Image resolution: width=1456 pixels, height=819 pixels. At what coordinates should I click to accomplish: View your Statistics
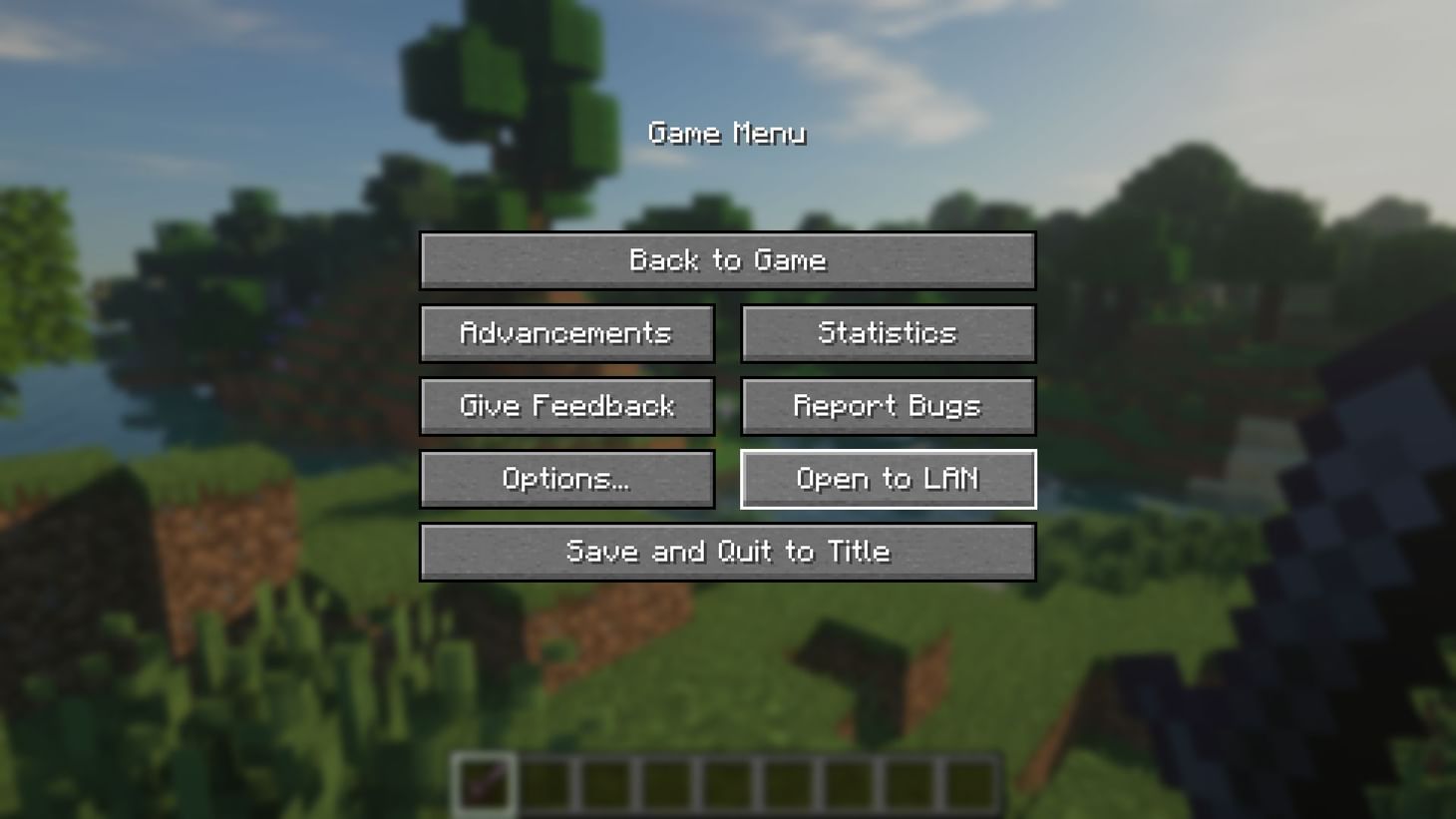click(888, 333)
